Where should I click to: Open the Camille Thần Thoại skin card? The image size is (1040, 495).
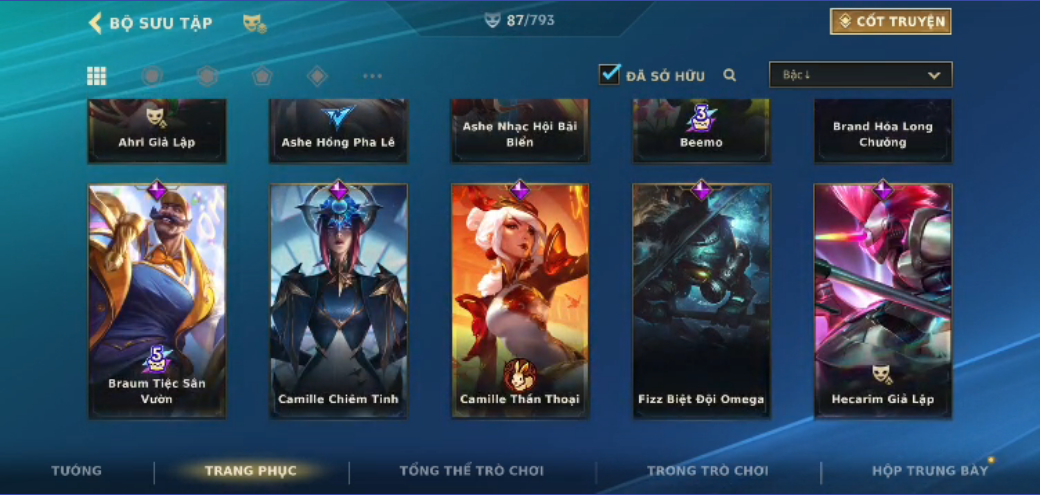tap(519, 300)
